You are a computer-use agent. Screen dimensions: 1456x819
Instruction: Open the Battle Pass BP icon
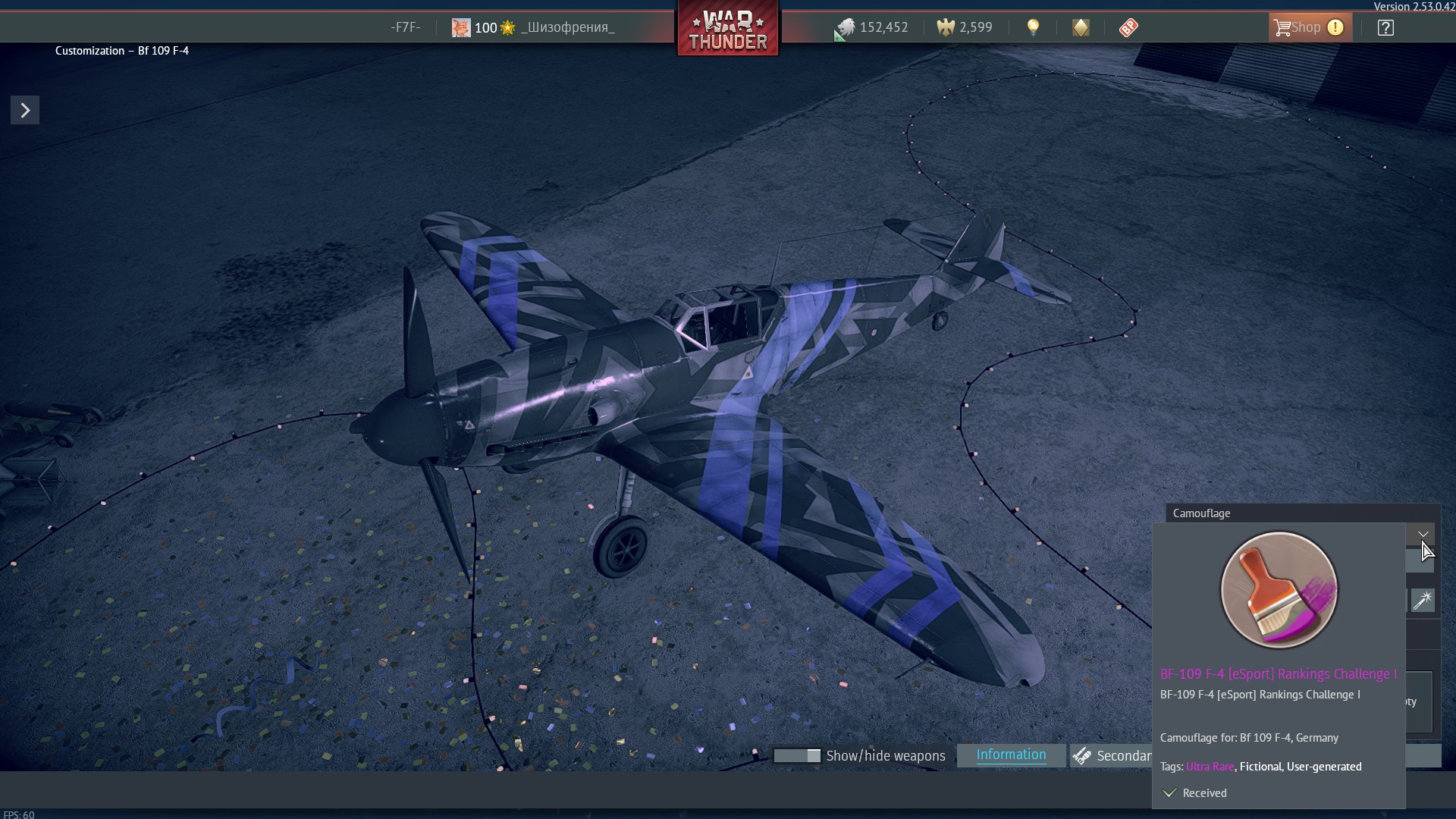click(x=1128, y=28)
